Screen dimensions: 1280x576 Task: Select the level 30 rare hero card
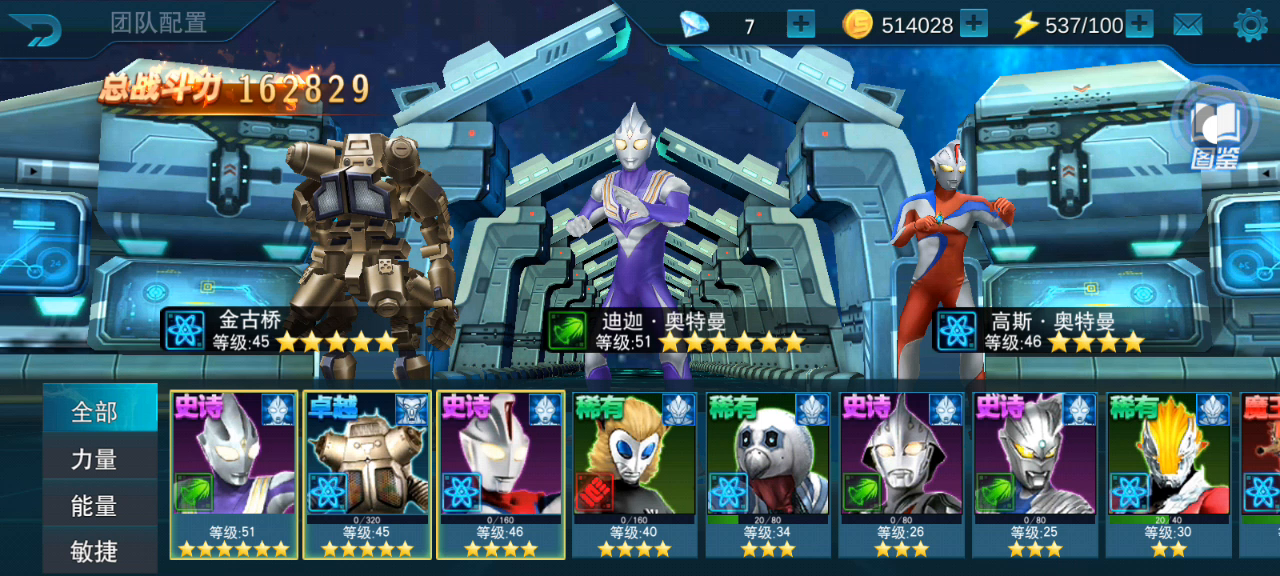(1169, 474)
